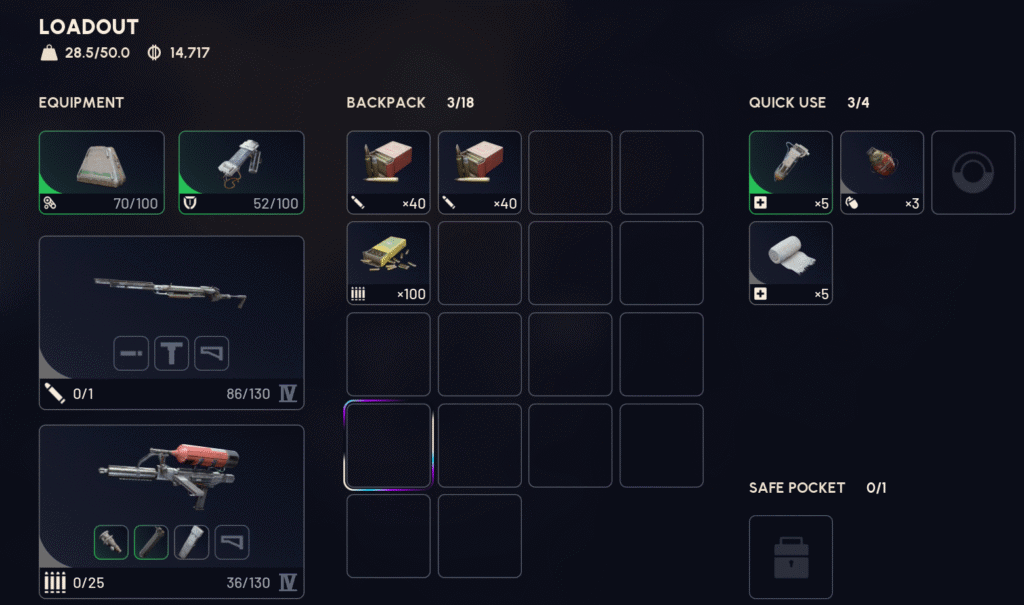Open the locked Safe Pocket slot

click(x=790, y=557)
